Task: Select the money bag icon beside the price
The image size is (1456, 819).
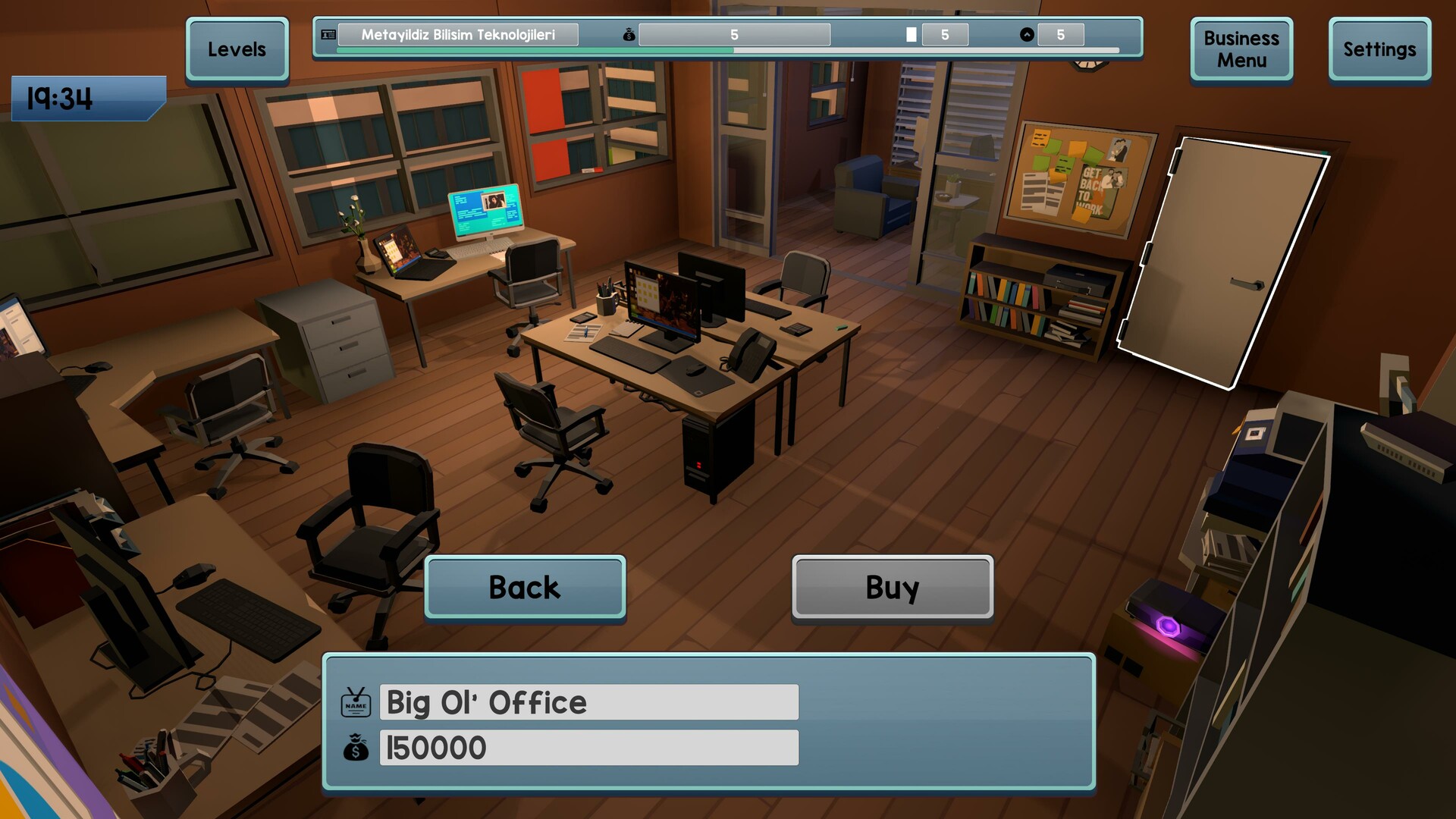Action: pyautogui.click(x=355, y=748)
